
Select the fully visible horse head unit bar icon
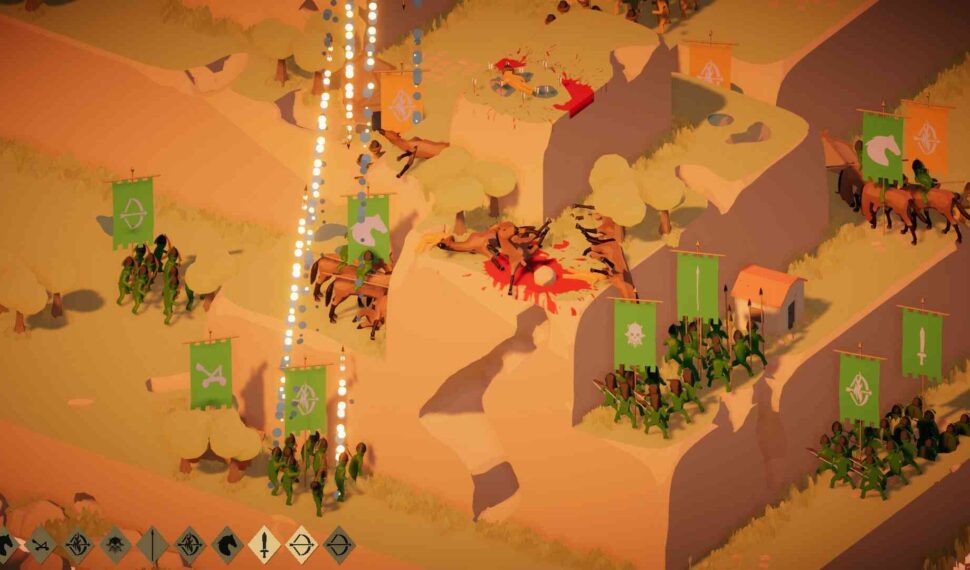coord(227,545)
